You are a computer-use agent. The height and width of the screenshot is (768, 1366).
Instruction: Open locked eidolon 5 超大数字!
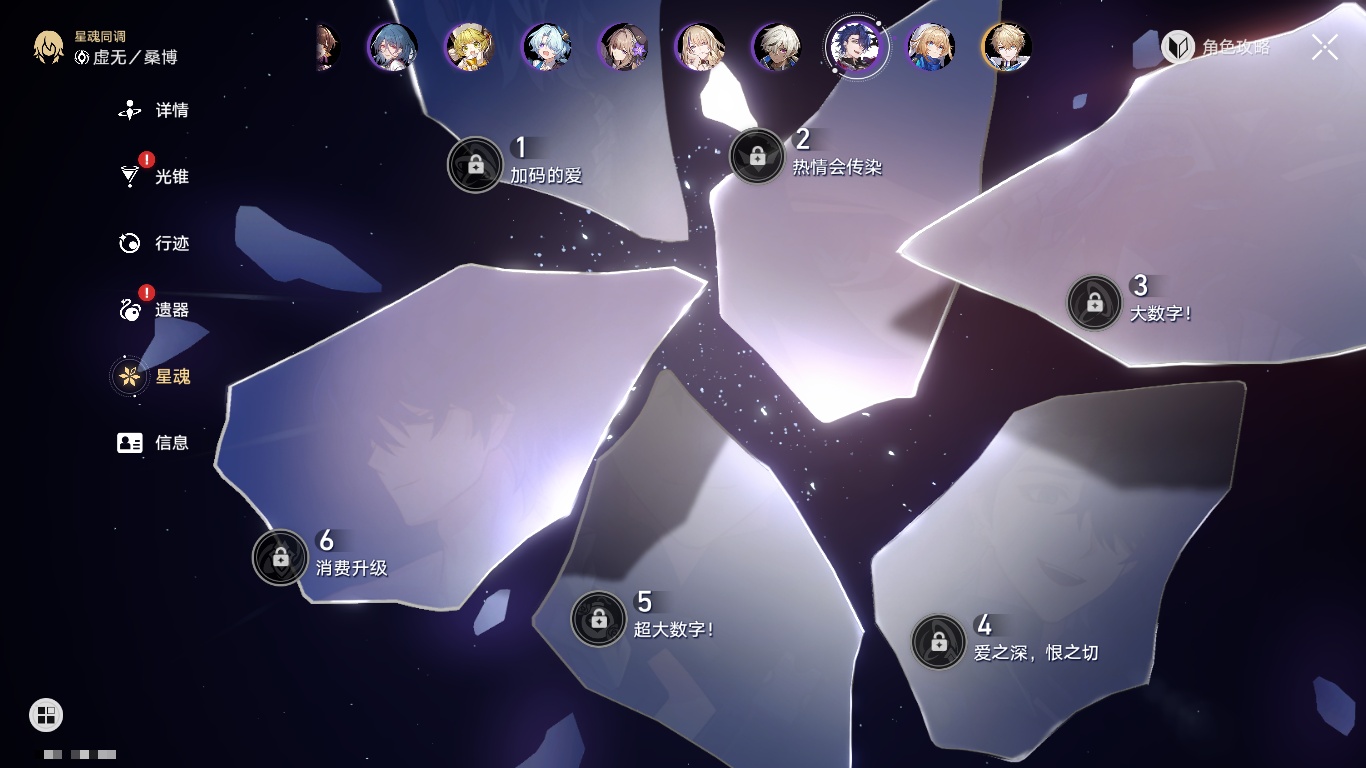(x=599, y=619)
